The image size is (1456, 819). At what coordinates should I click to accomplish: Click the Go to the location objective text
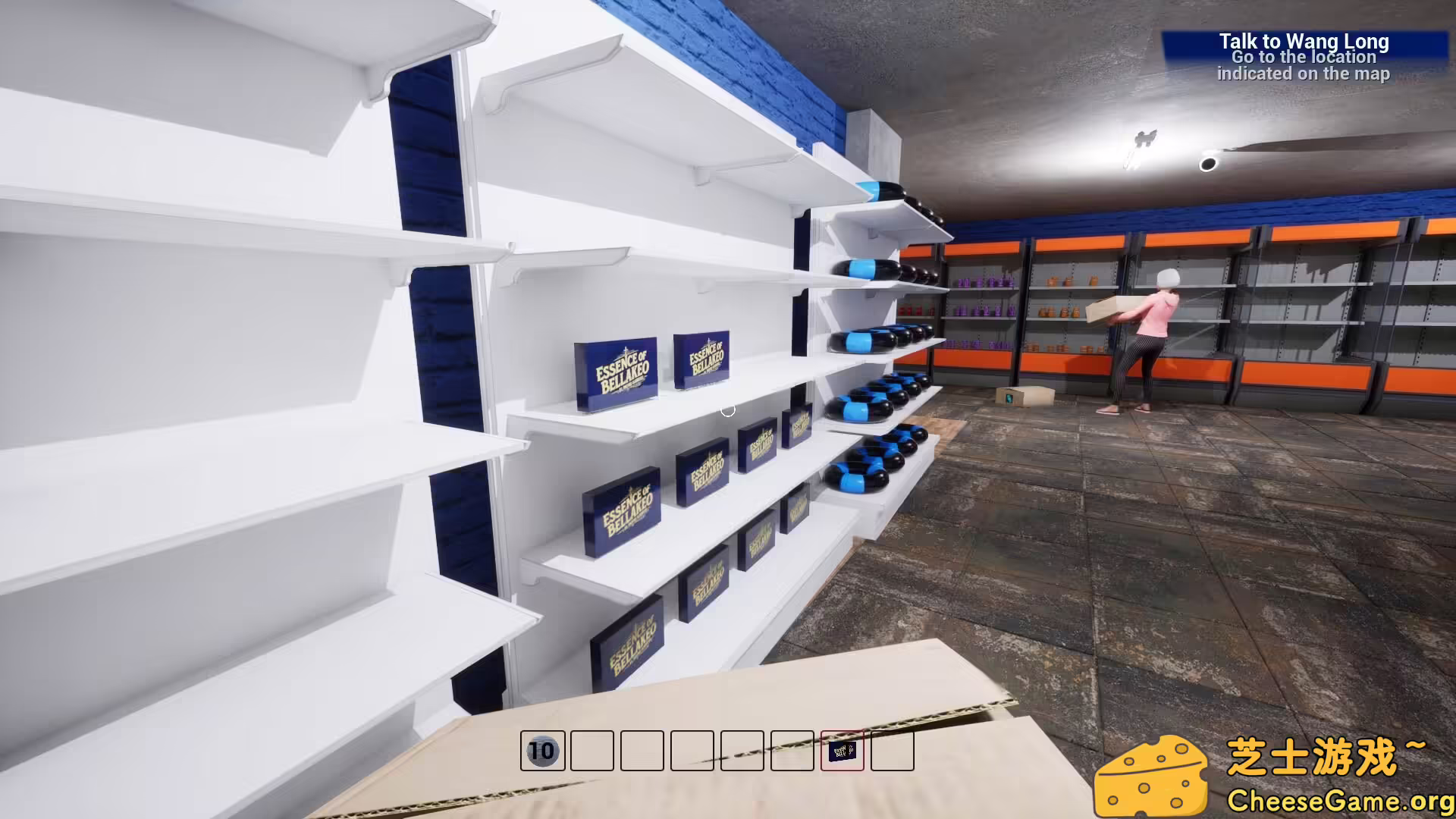1303,57
